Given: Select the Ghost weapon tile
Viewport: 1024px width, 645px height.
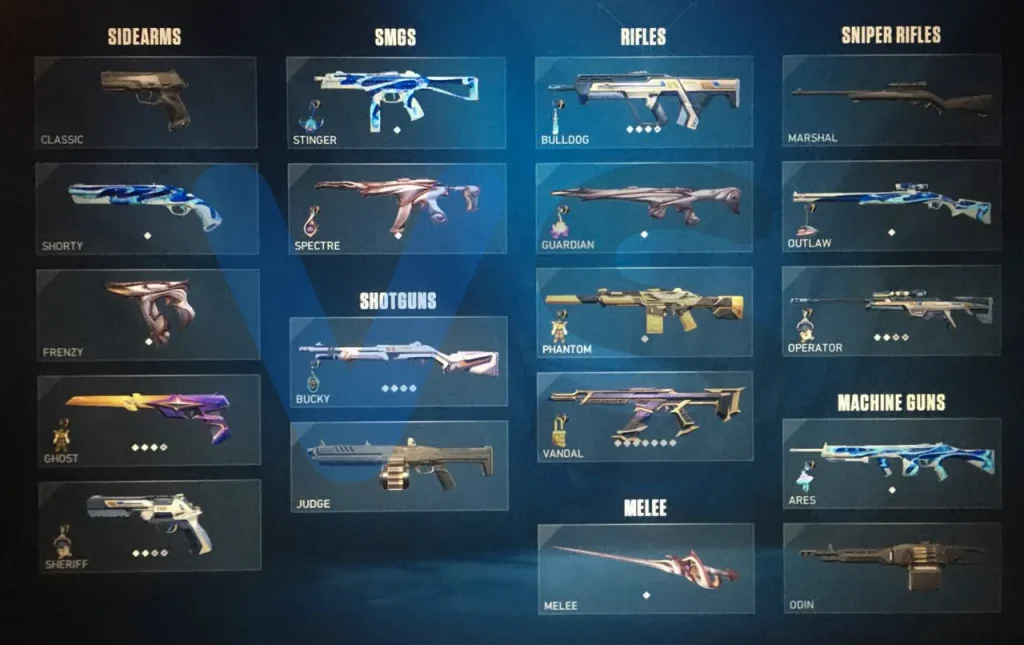Looking at the screenshot, I should pyautogui.click(x=149, y=420).
